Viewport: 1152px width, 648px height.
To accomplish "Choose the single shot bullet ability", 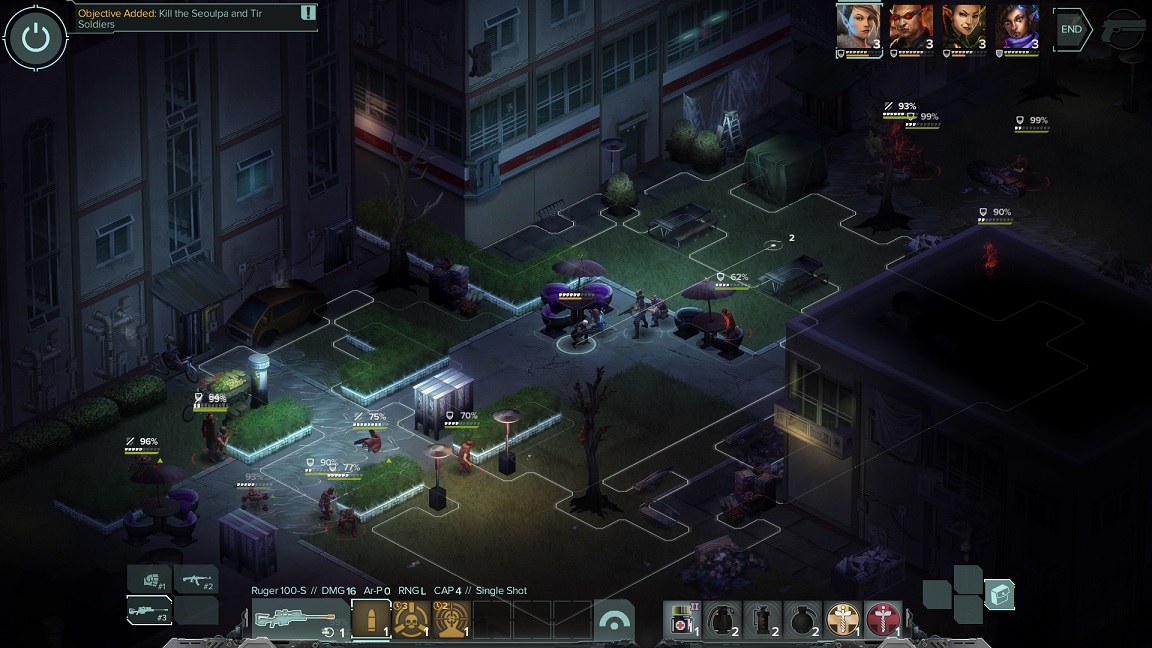I will (371, 620).
